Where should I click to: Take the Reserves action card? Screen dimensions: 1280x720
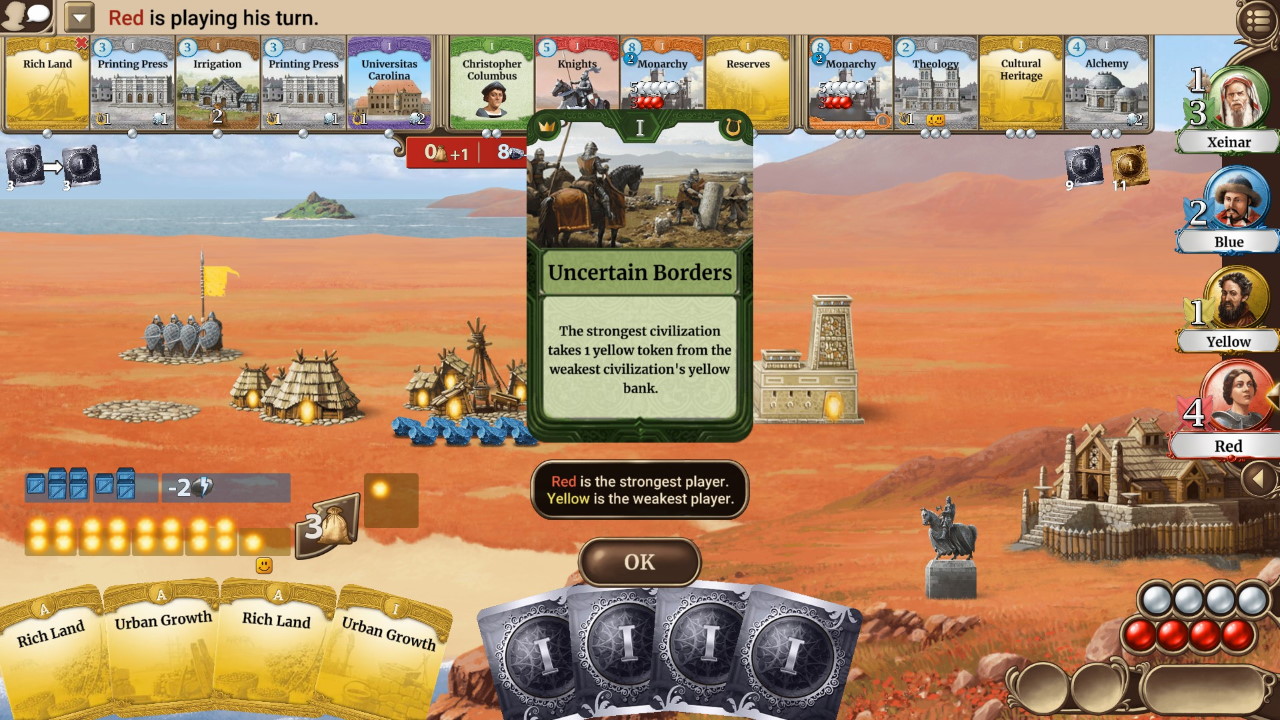[x=748, y=84]
